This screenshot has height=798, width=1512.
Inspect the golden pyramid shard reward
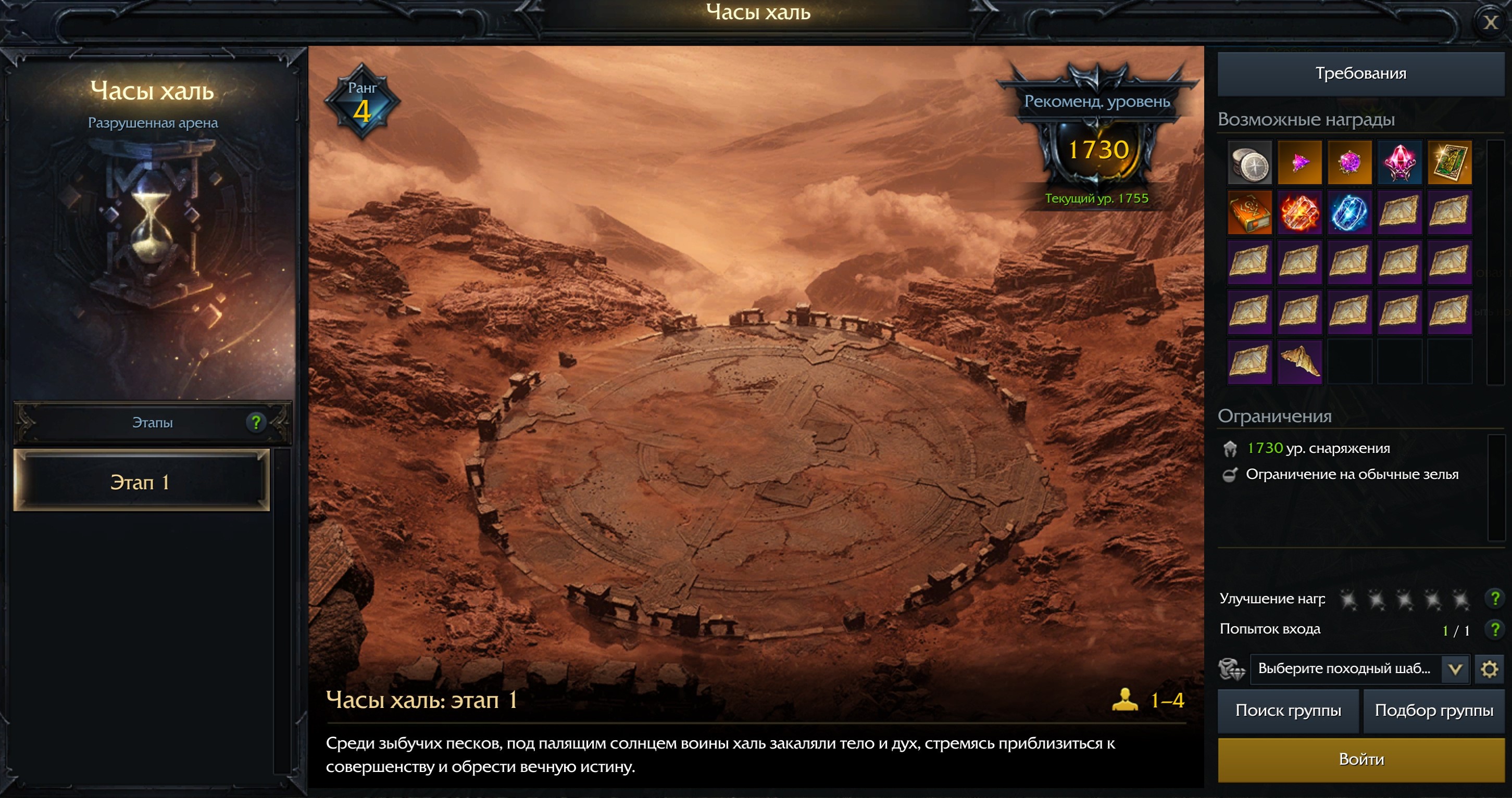pos(1299,362)
